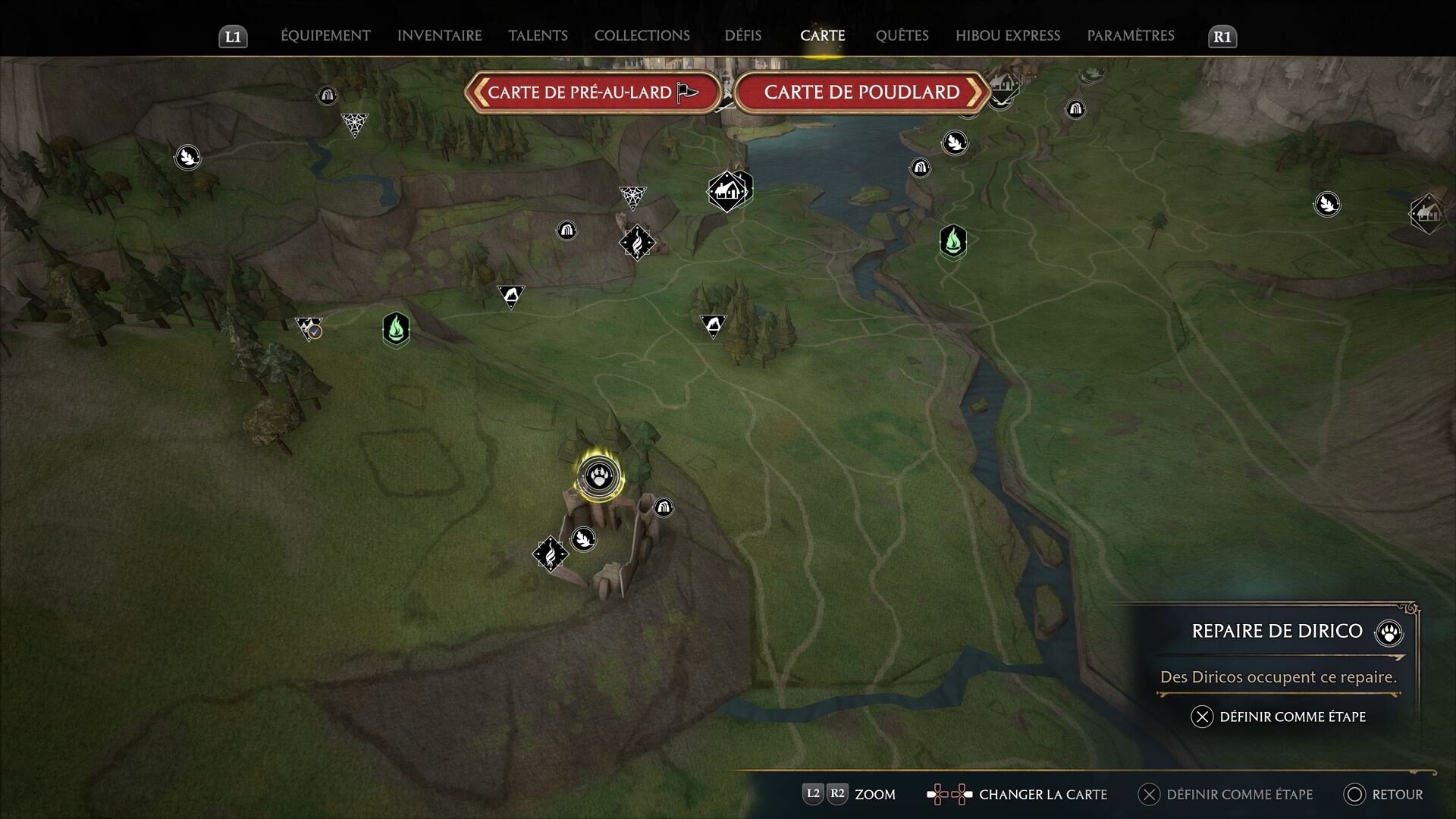Switch to Hibou Express tab
Viewport: 1456px width, 819px height.
(x=1007, y=36)
